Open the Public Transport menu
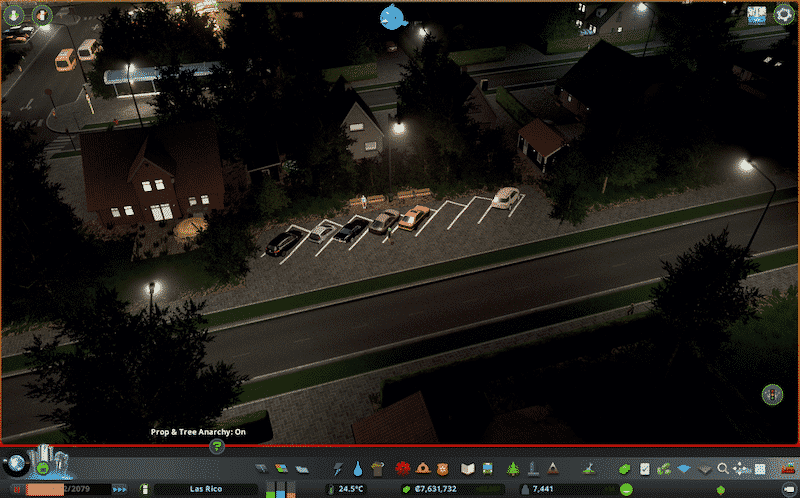Image resolution: width=800 pixels, height=498 pixels. click(x=487, y=468)
